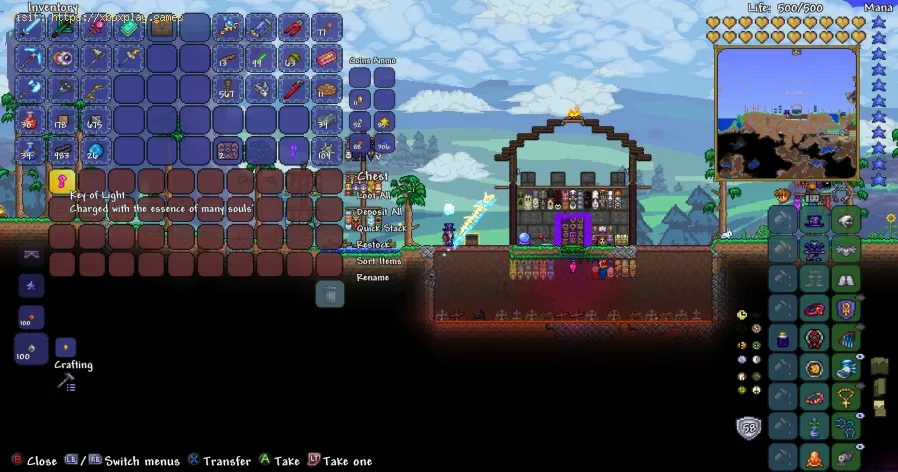This screenshot has height=472, width=898.
Task: Click the Loot All chest button
Action: click(372, 196)
